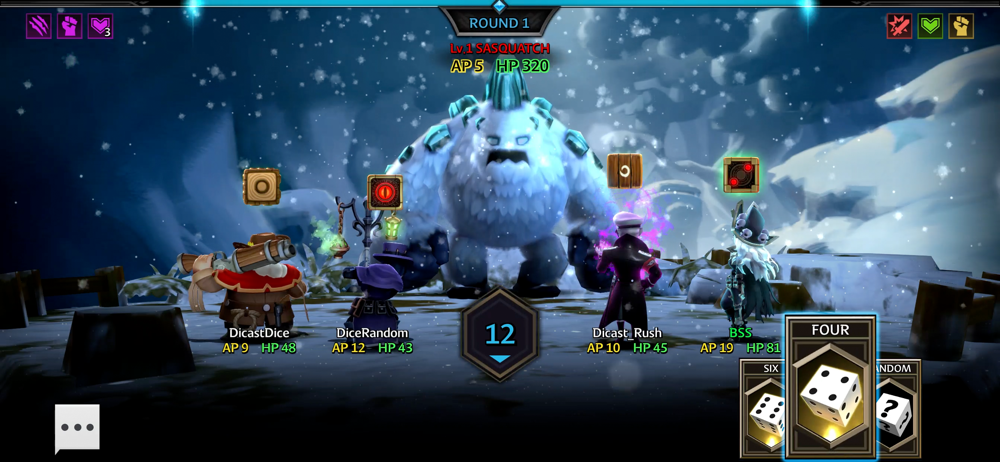Click the red sword strike icon
This screenshot has width=1000, height=462.
[x=900, y=26]
